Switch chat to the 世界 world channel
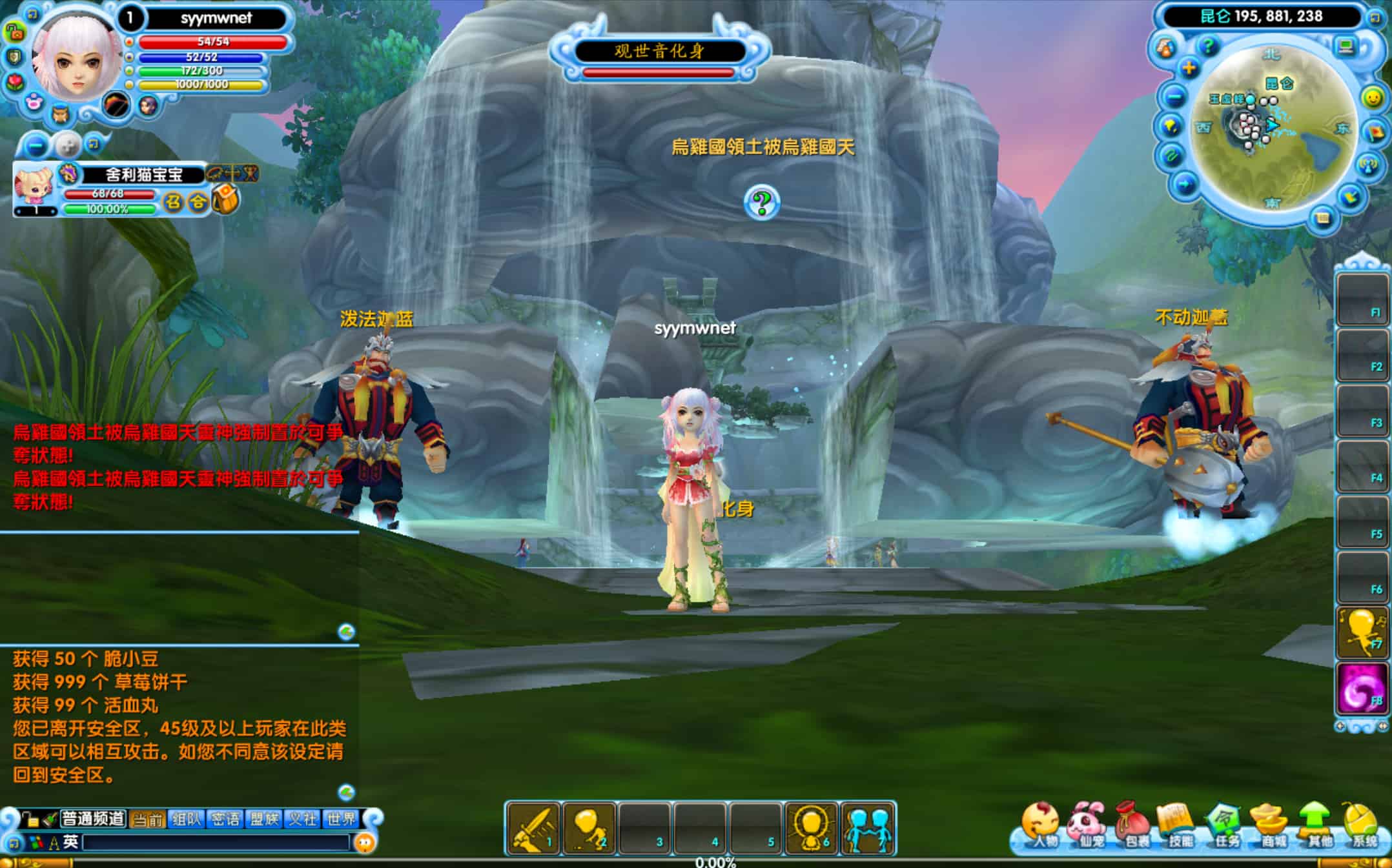The width and height of the screenshot is (1392, 868). 341,819
